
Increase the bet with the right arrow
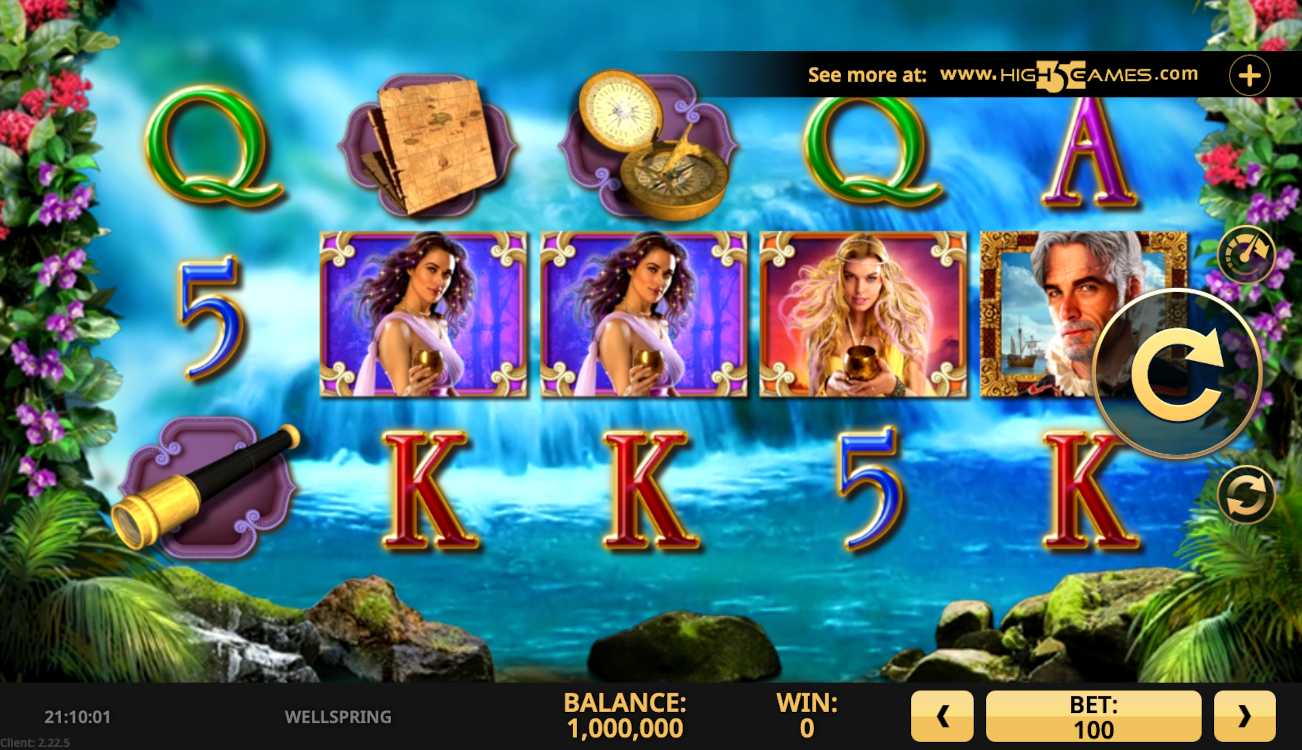[x=1244, y=716]
